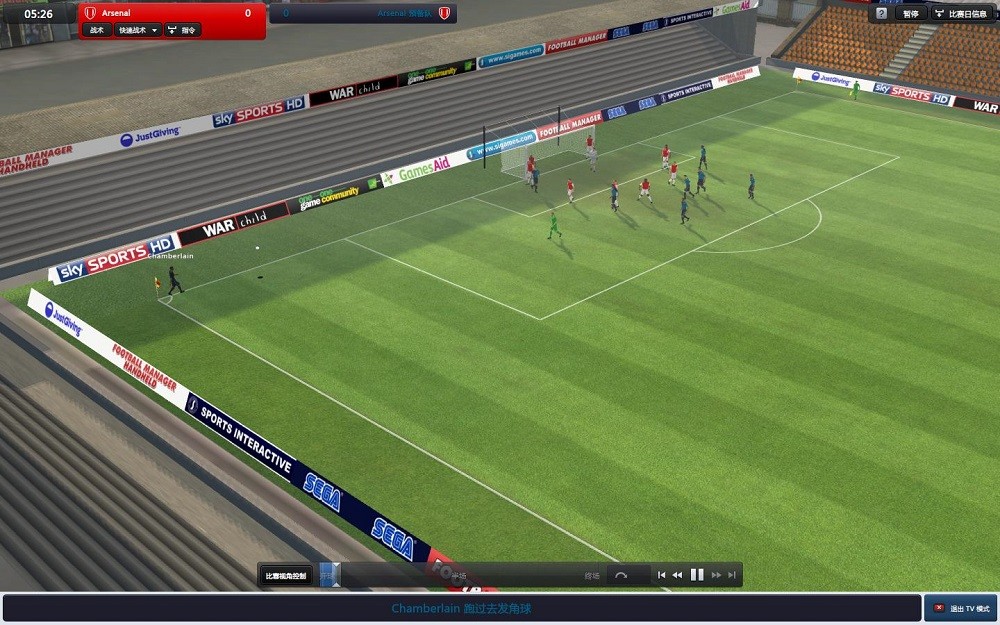This screenshot has width=1000, height=625.
Task: Click the question mark help icon
Action: [x=881, y=14]
